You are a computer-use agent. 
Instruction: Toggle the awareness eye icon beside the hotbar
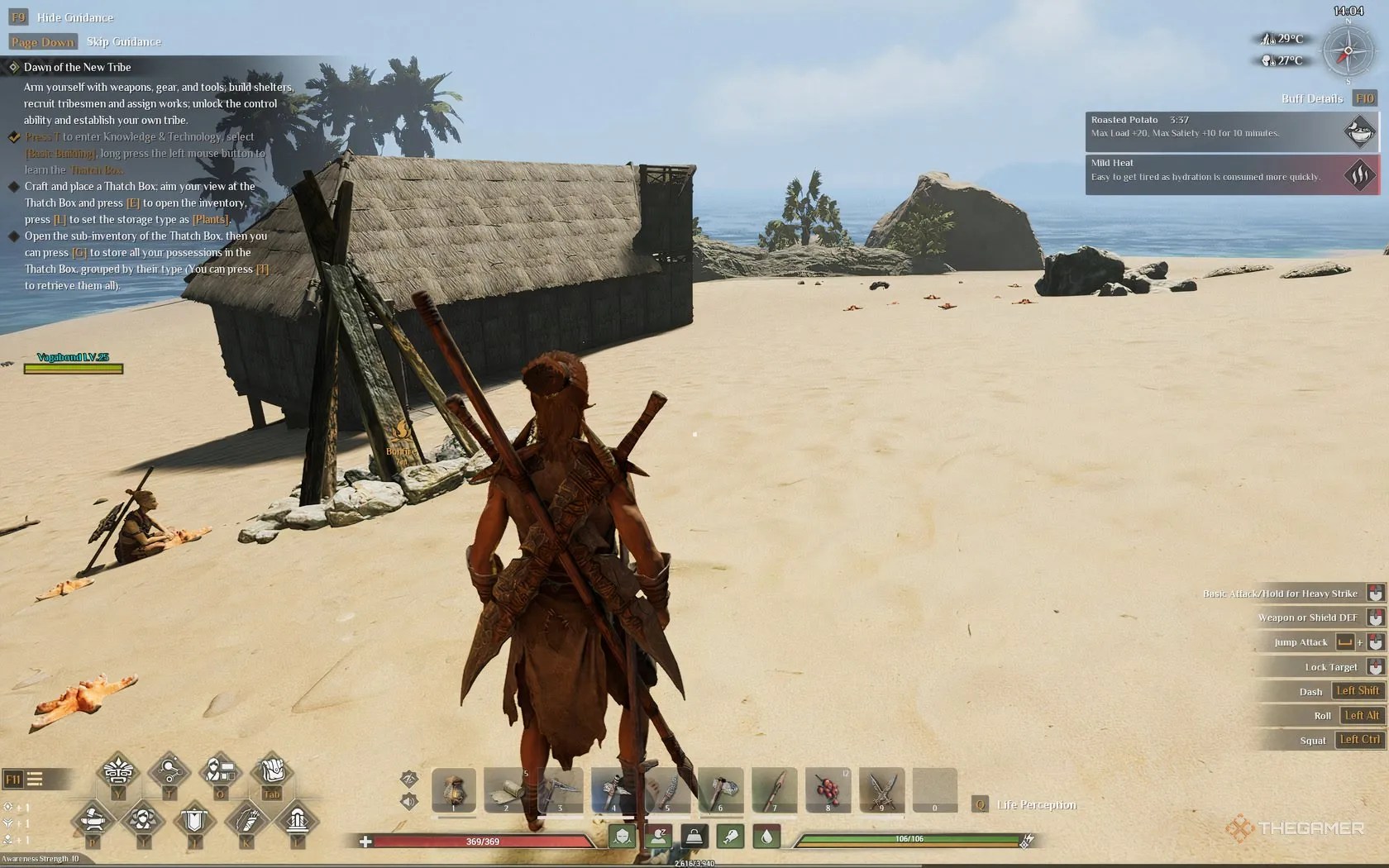click(408, 780)
